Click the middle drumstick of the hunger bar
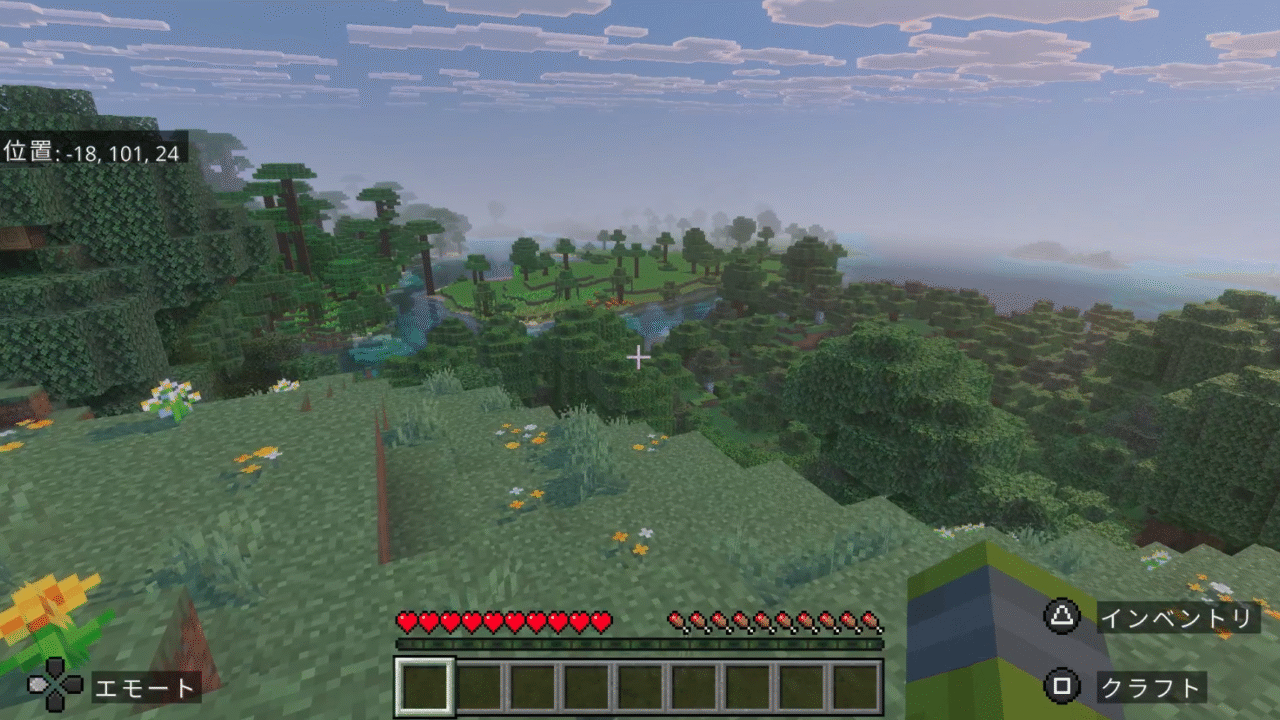This screenshot has width=1280, height=720. 773,622
